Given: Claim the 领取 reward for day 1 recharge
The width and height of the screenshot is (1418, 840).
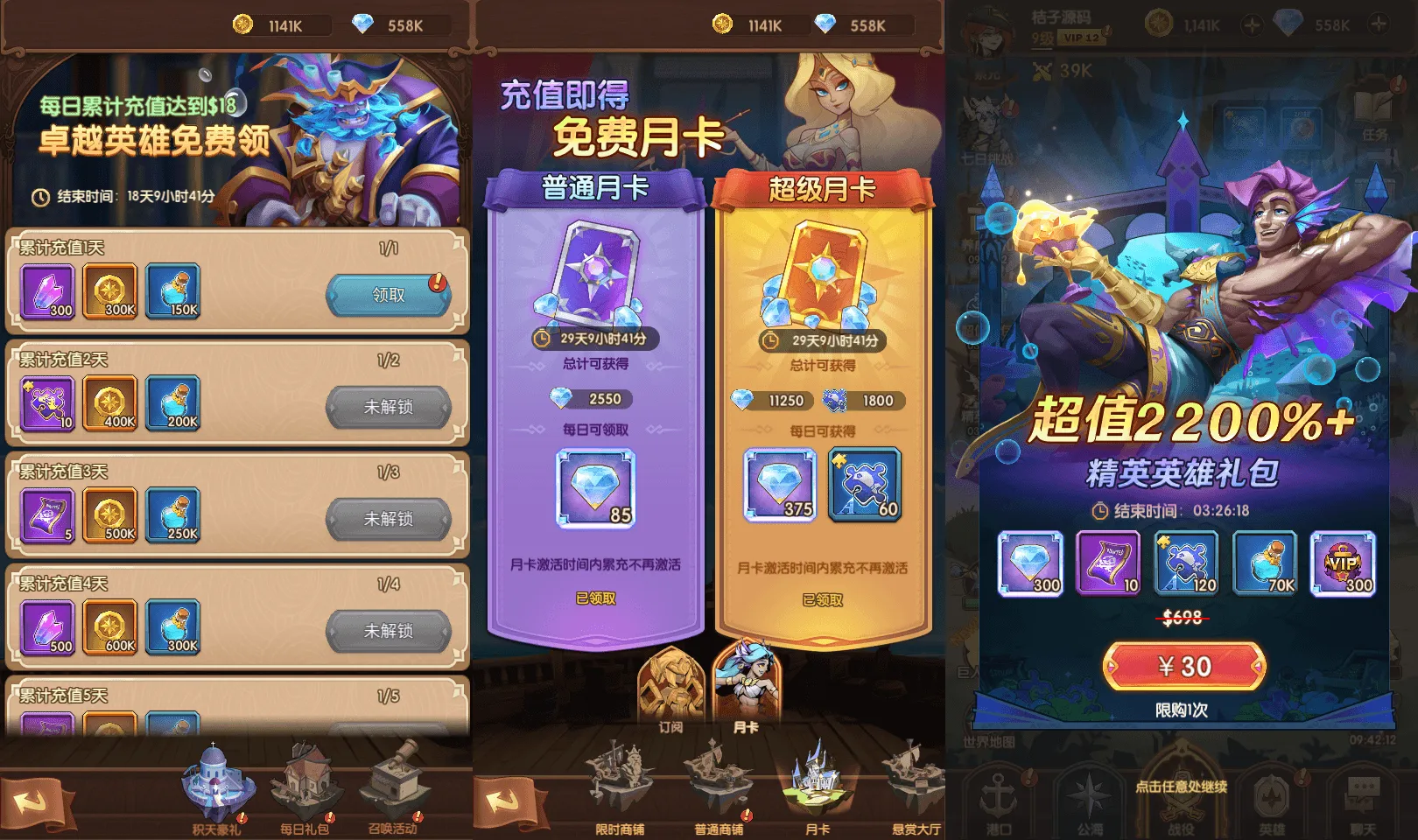Looking at the screenshot, I should [x=388, y=296].
